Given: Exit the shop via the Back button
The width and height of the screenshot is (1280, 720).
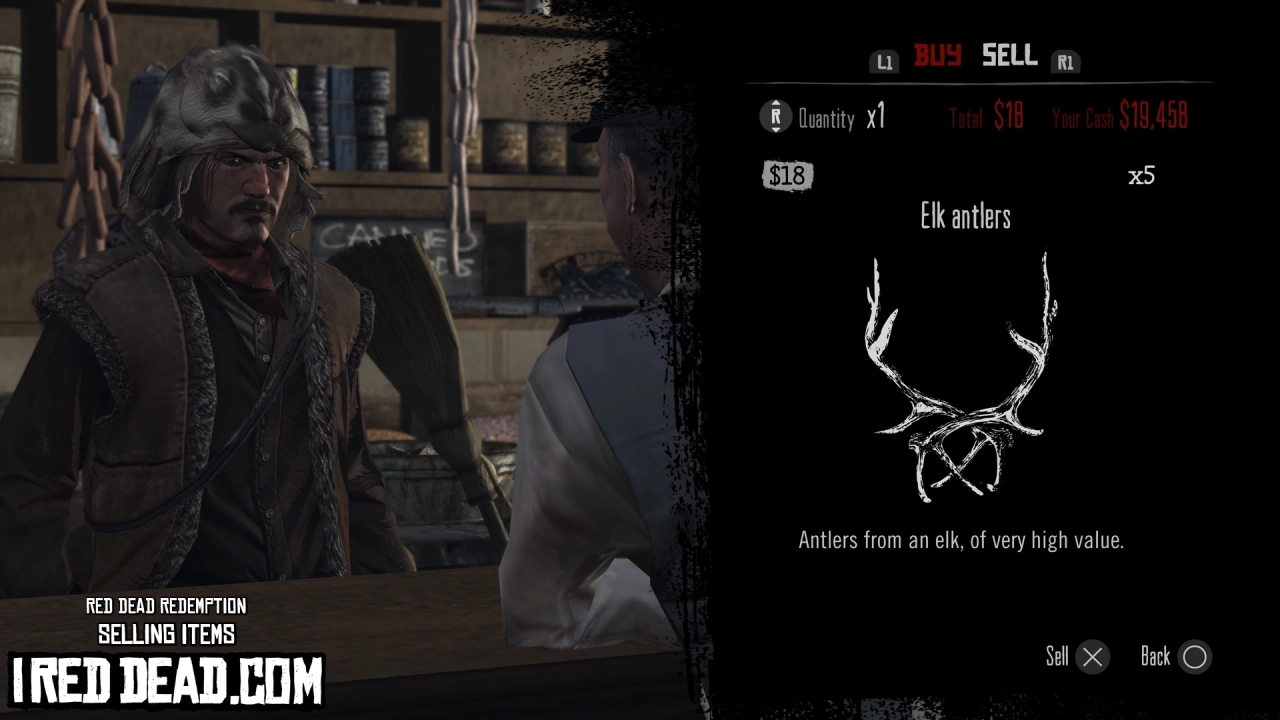Looking at the screenshot, I should (x=1157, y=657).
